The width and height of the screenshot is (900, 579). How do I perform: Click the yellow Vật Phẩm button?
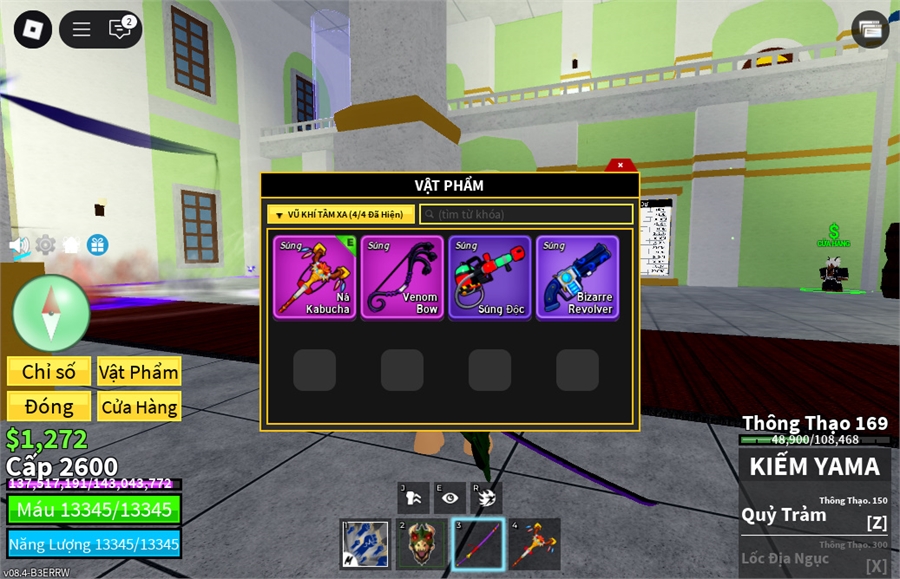[x=139, y=371]
